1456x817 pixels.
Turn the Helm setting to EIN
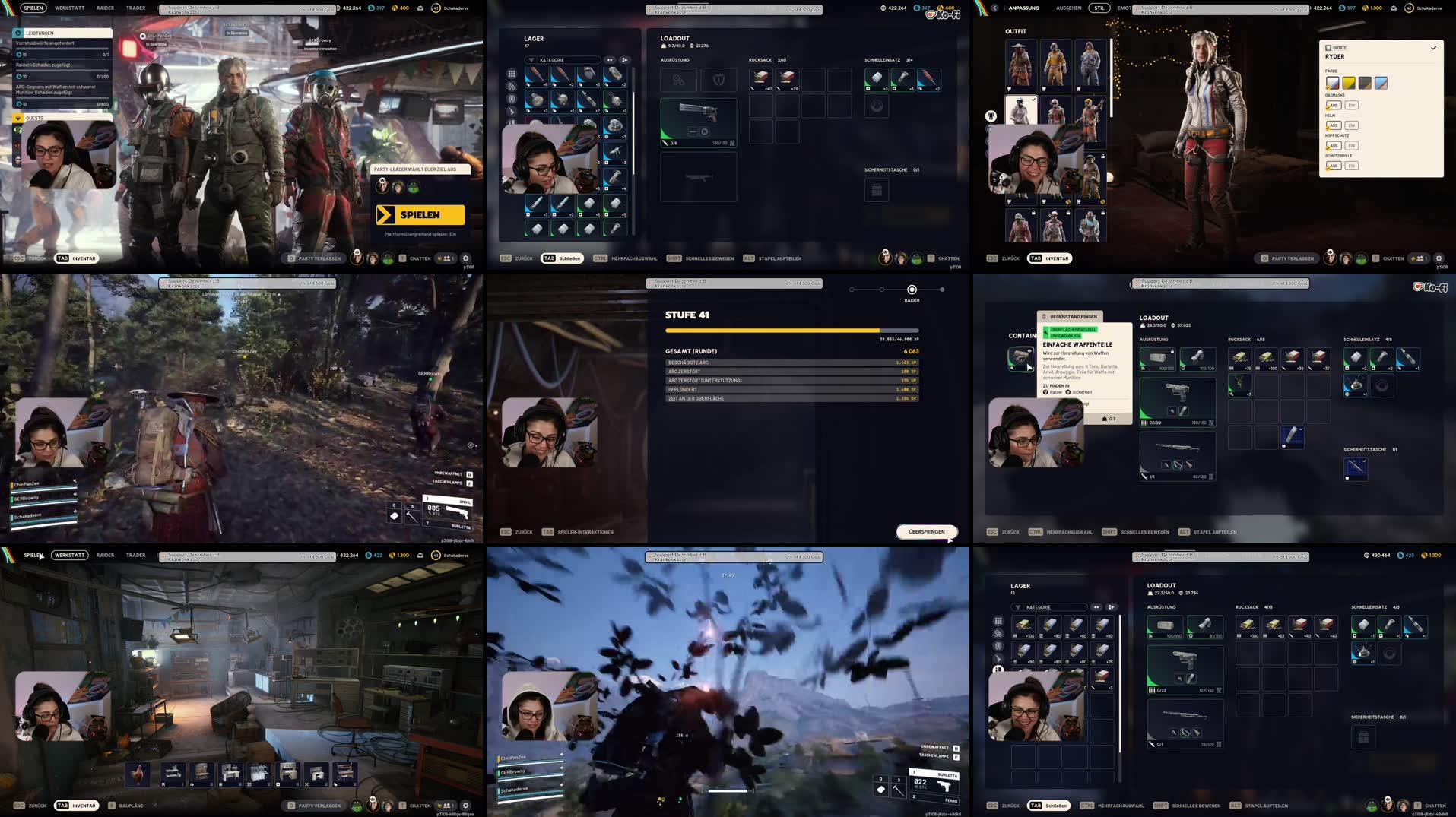[1350, 125]
